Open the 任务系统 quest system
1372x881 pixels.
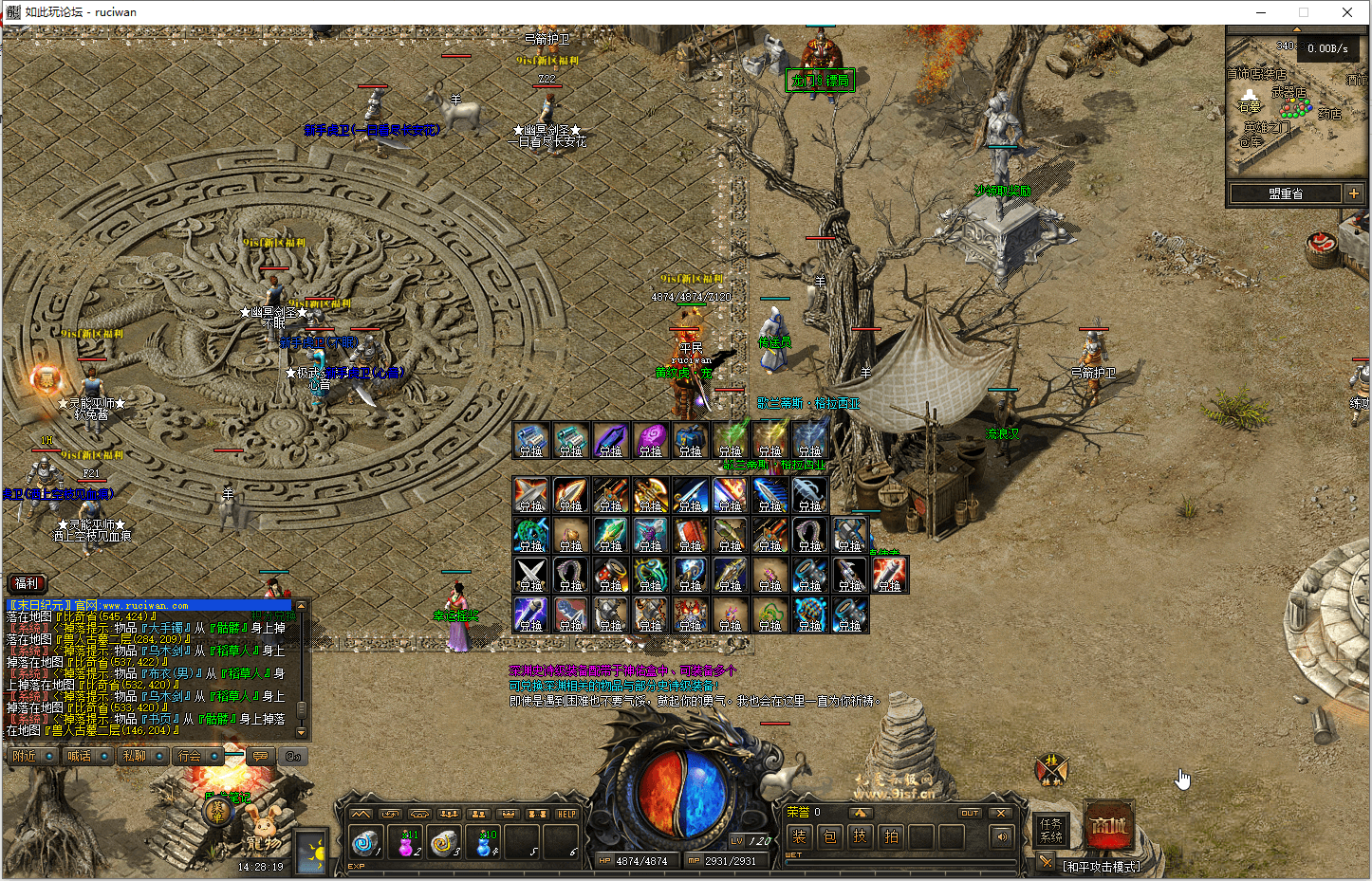(x=1050, y=830)
